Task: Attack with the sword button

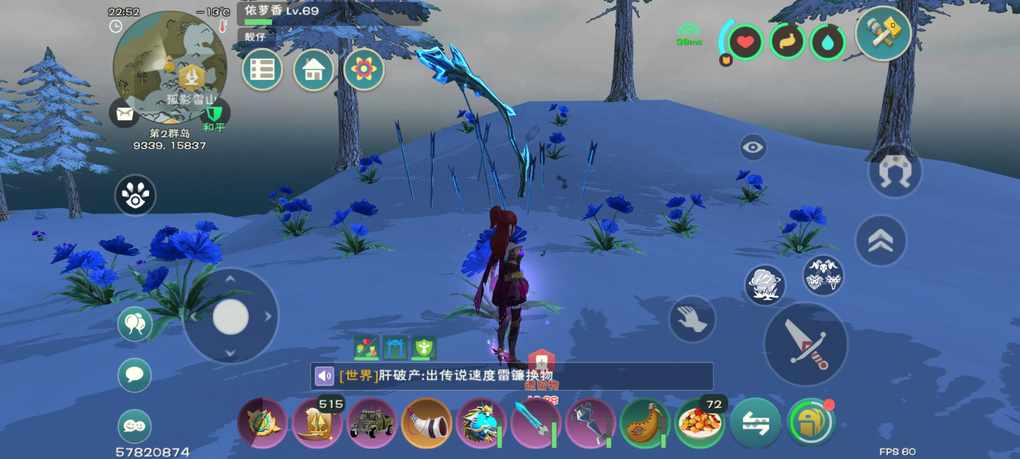Action: click(x=805, y=343)
